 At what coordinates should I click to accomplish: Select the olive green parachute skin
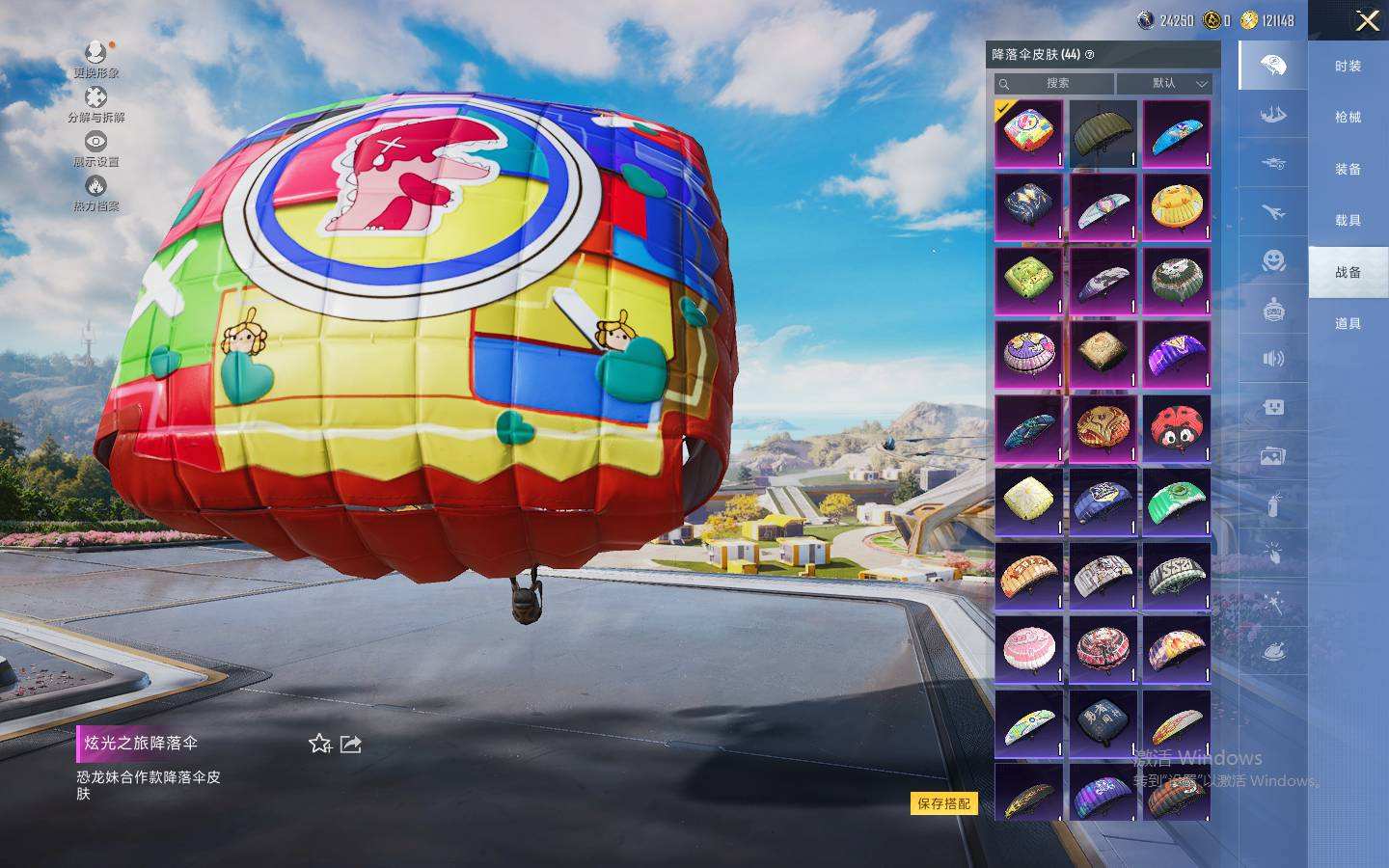click(x=1103, y=134)
